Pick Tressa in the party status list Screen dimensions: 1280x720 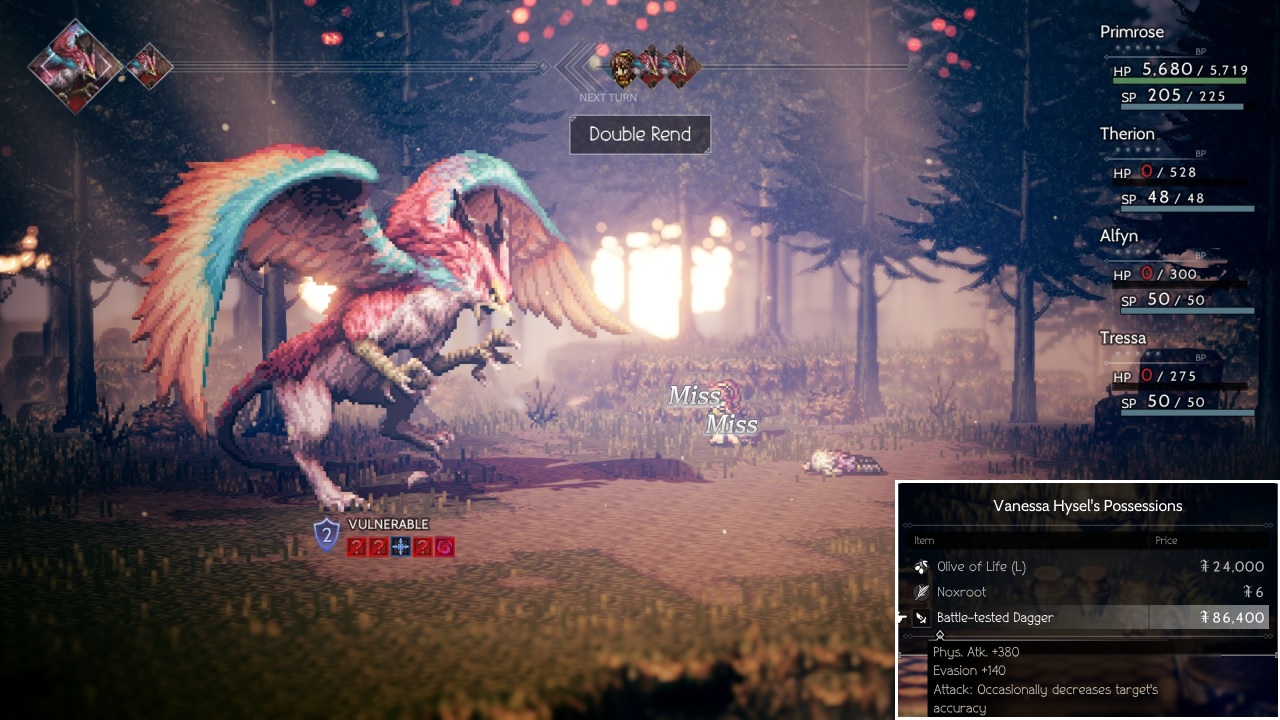(x=1122, y=338)
